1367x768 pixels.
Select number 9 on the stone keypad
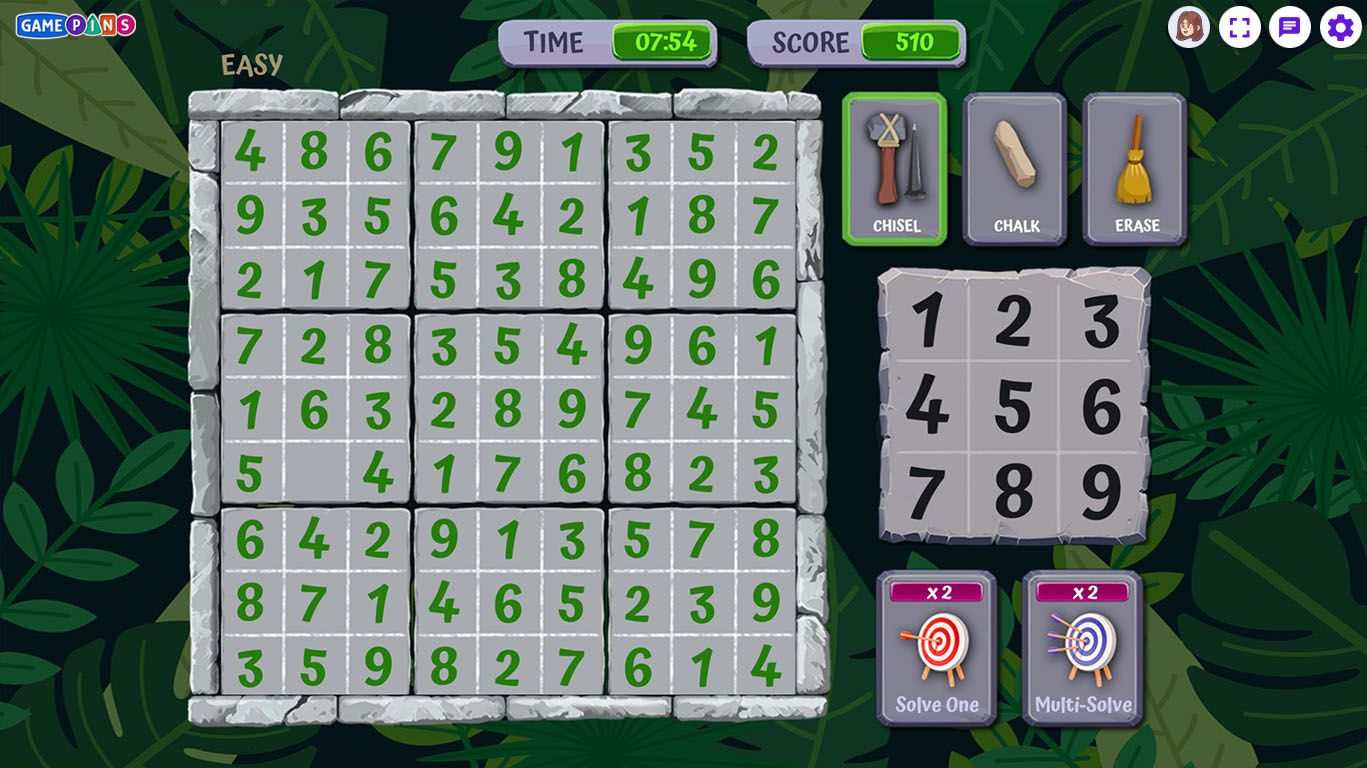pos(1101,492)
